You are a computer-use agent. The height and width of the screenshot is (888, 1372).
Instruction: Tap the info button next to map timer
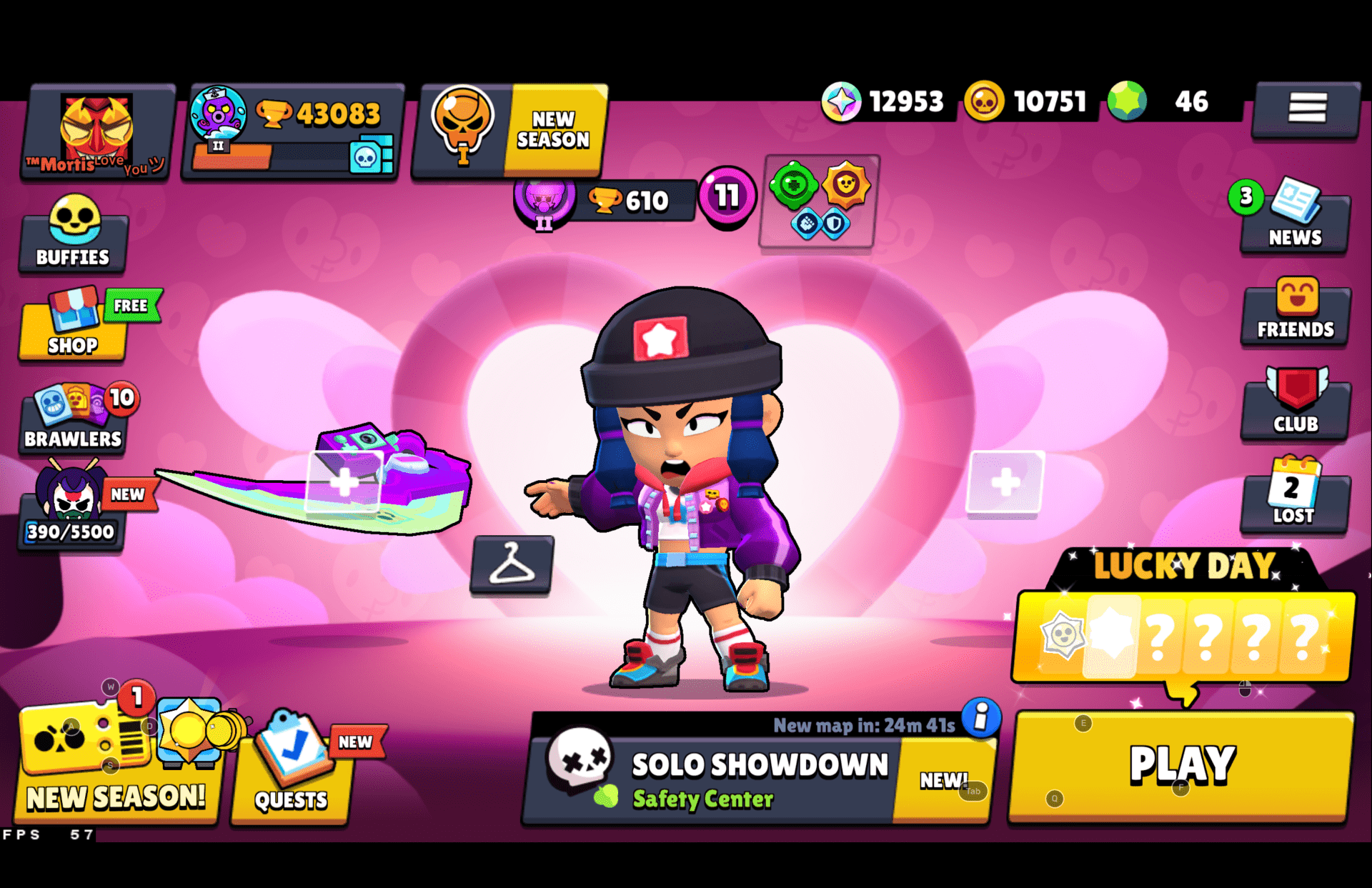pos(980,720)
